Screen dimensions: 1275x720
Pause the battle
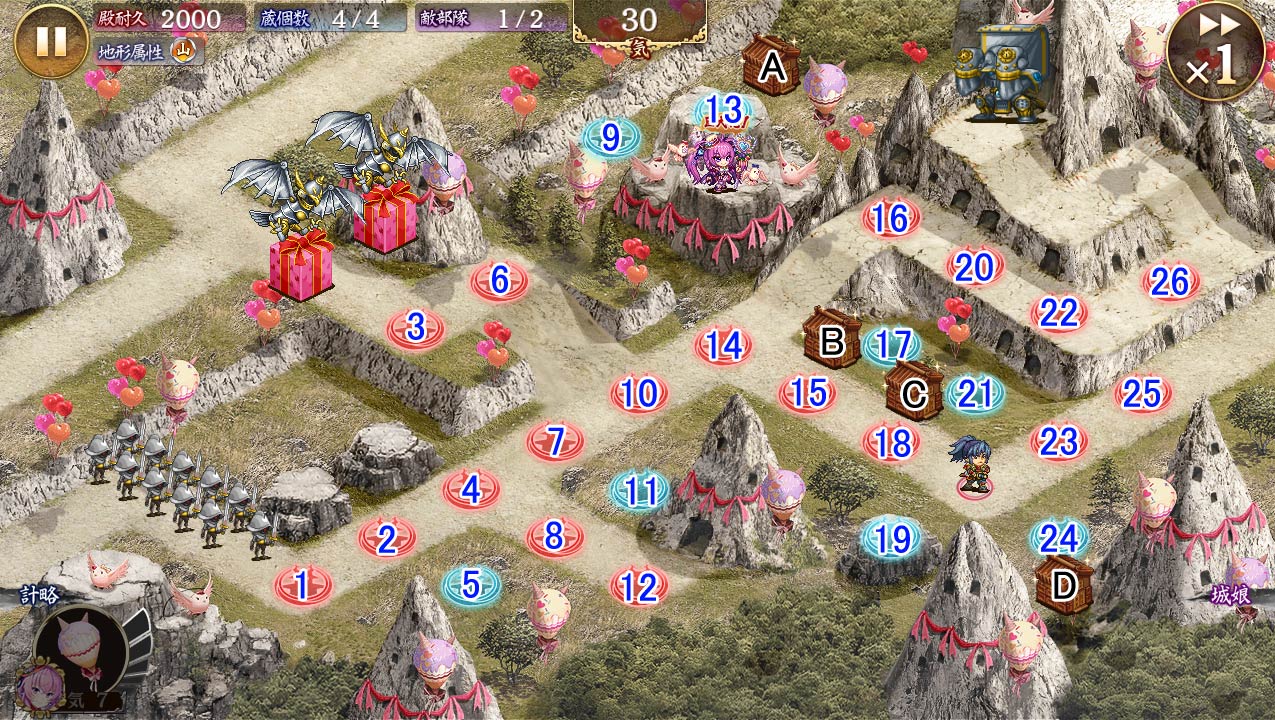tap(51, 41)
